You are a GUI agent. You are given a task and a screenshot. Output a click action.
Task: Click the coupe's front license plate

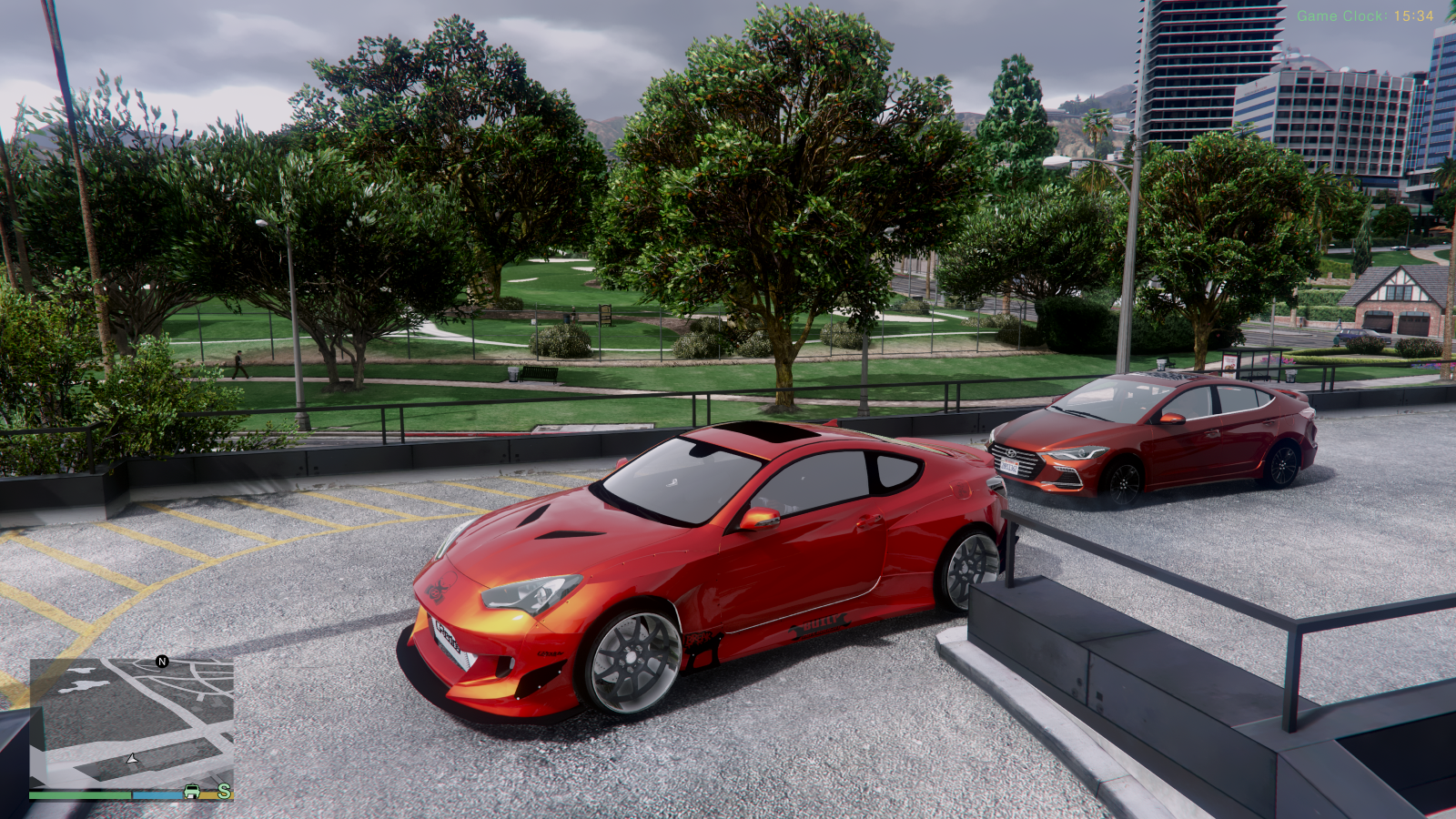pos(446,637)
